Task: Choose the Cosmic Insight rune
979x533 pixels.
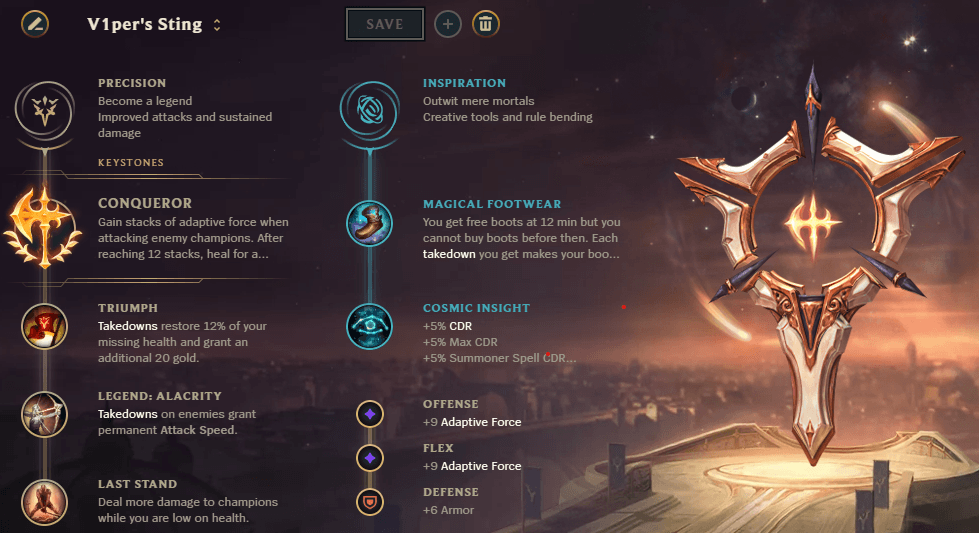Action: pyautogui.click(x=369, y=325)
